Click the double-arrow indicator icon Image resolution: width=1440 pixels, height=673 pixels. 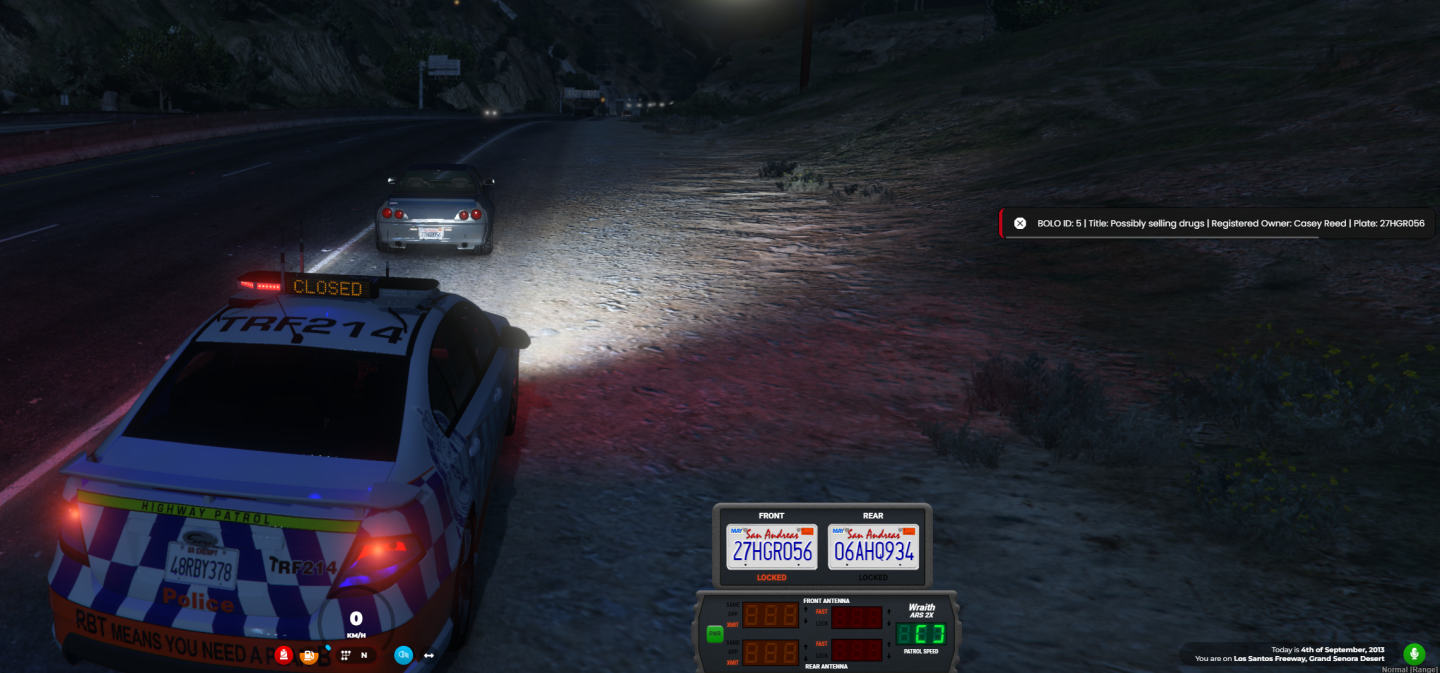(x=429, y=655)
